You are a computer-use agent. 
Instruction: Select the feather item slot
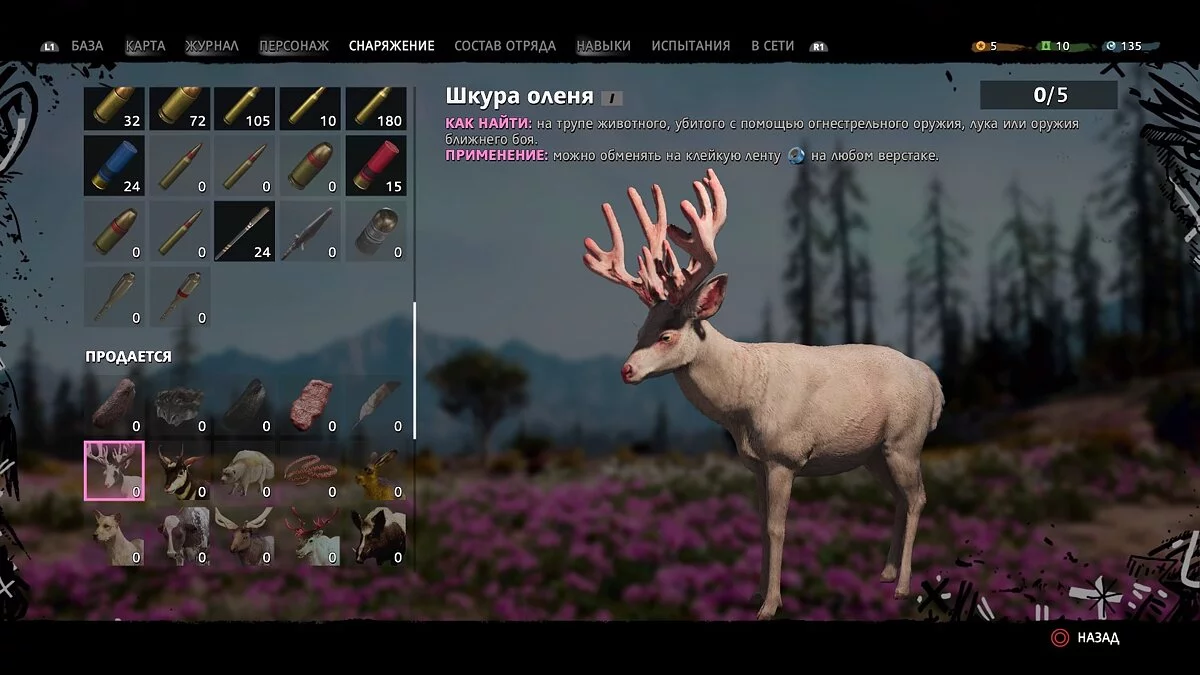376,404
